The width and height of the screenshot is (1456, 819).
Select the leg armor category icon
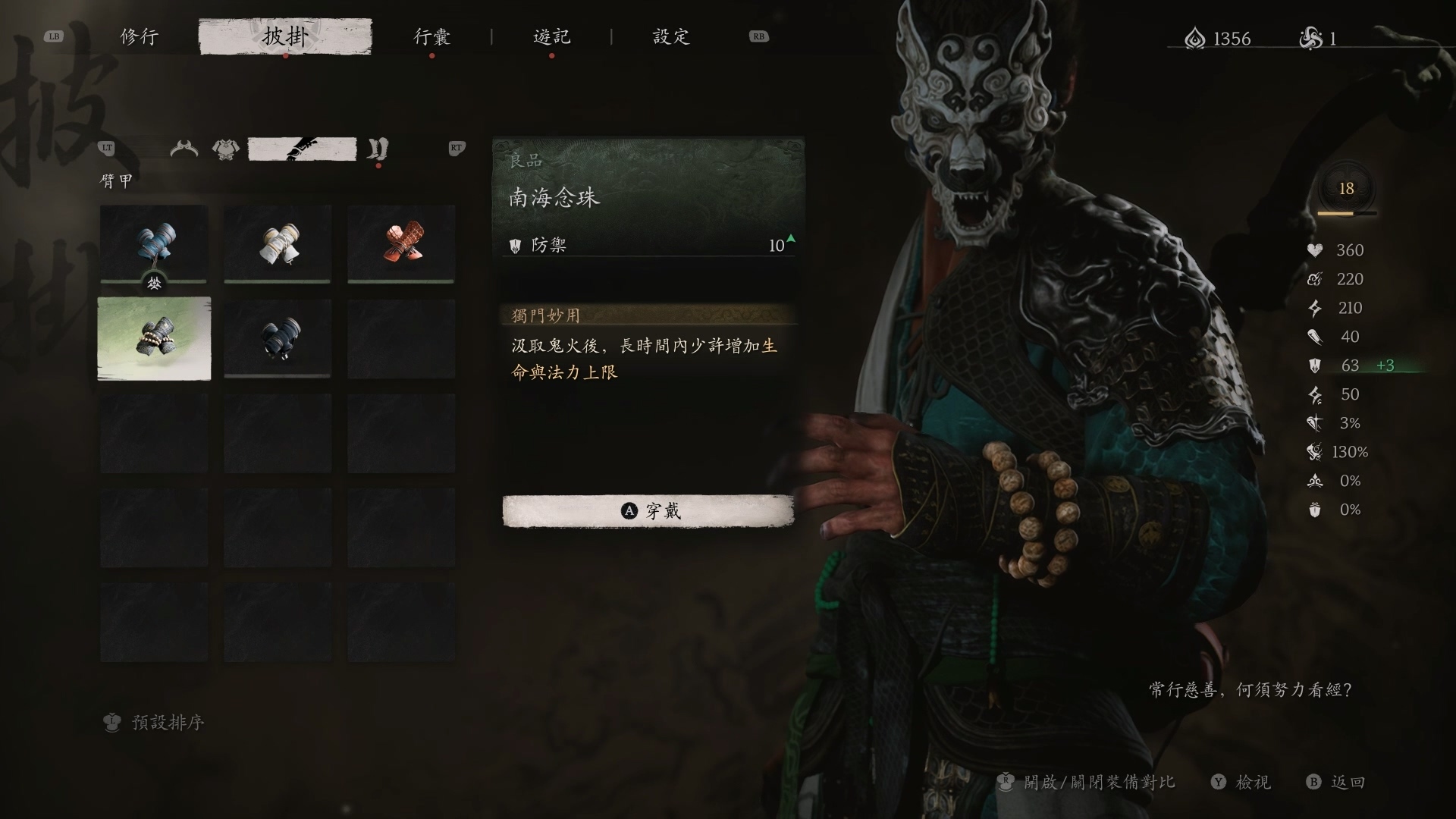[377, 149]
